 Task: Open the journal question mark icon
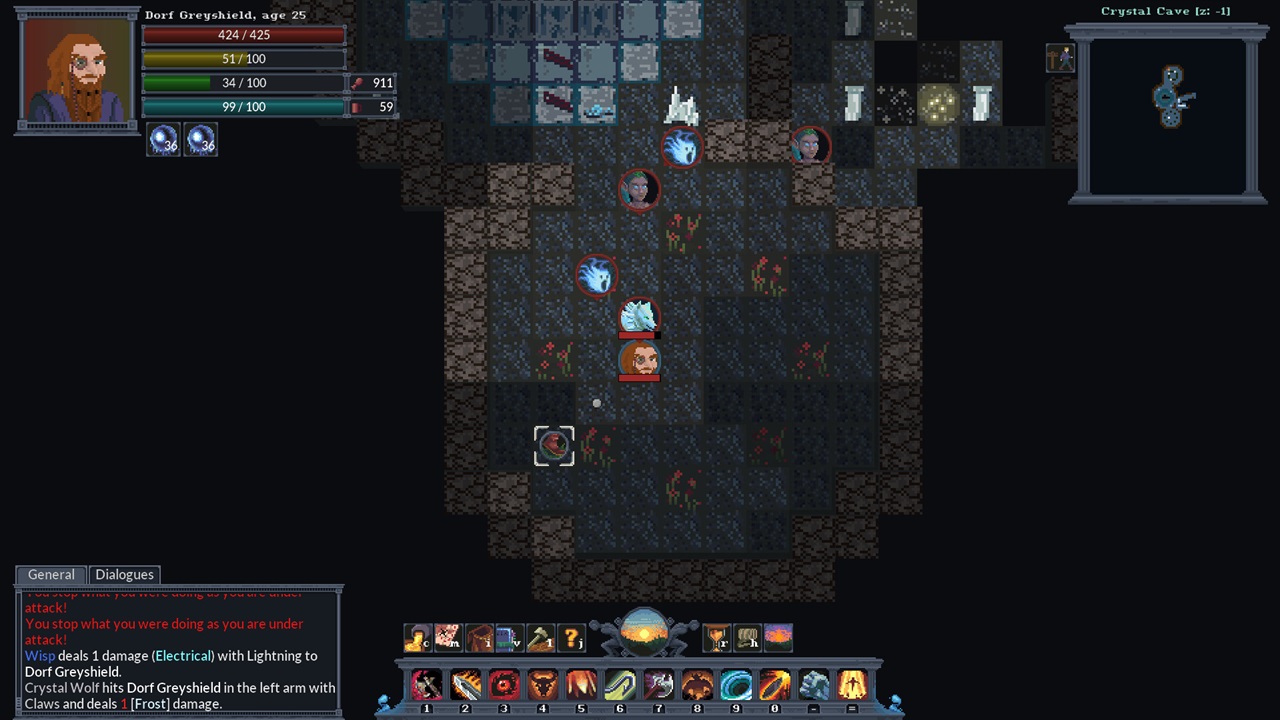click(571, 637)
